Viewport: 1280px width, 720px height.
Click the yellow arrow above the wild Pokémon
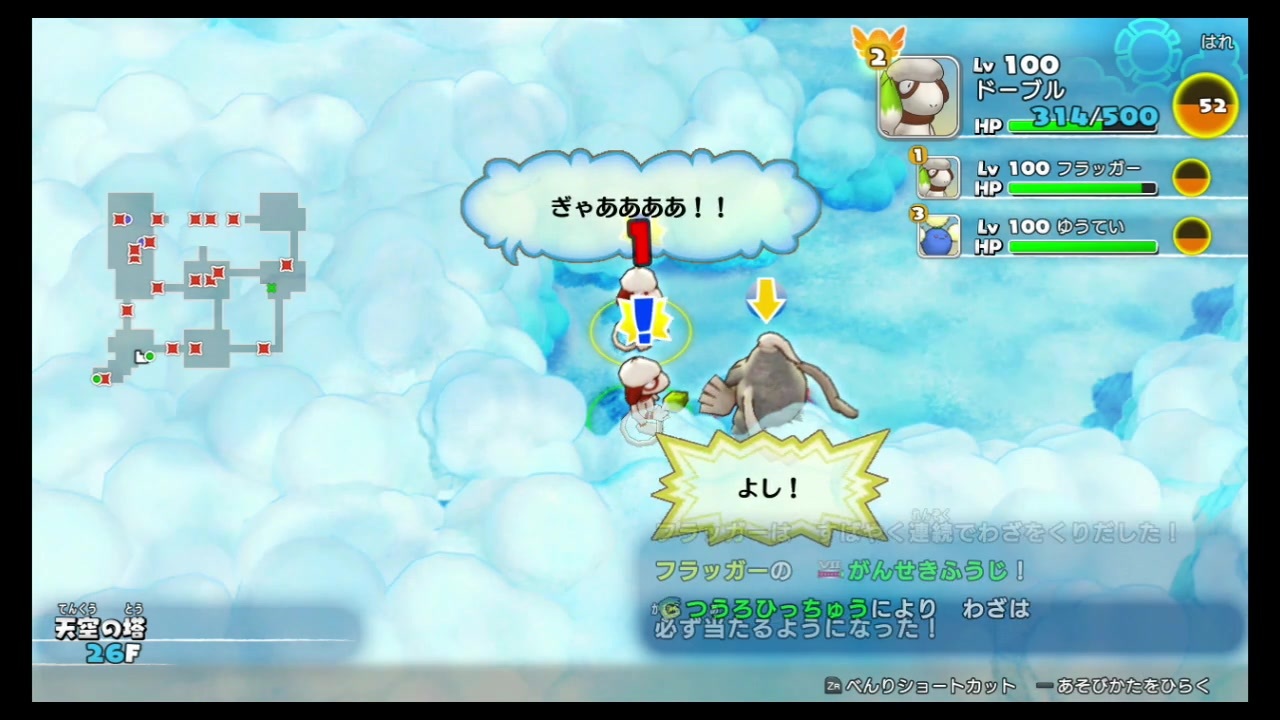pyautogui.click(x=766, y=300)
